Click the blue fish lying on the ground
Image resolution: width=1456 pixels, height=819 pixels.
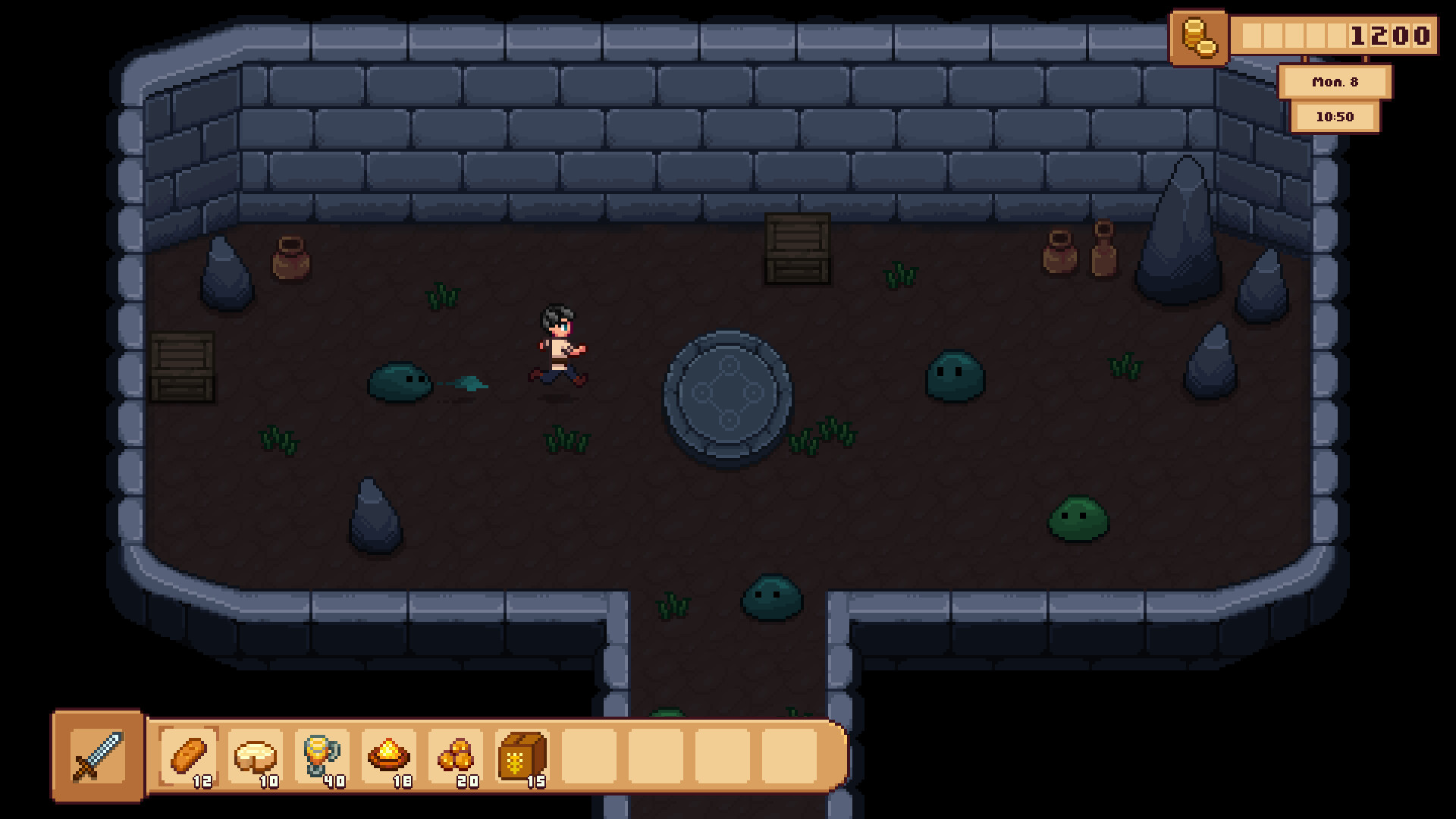470,383
